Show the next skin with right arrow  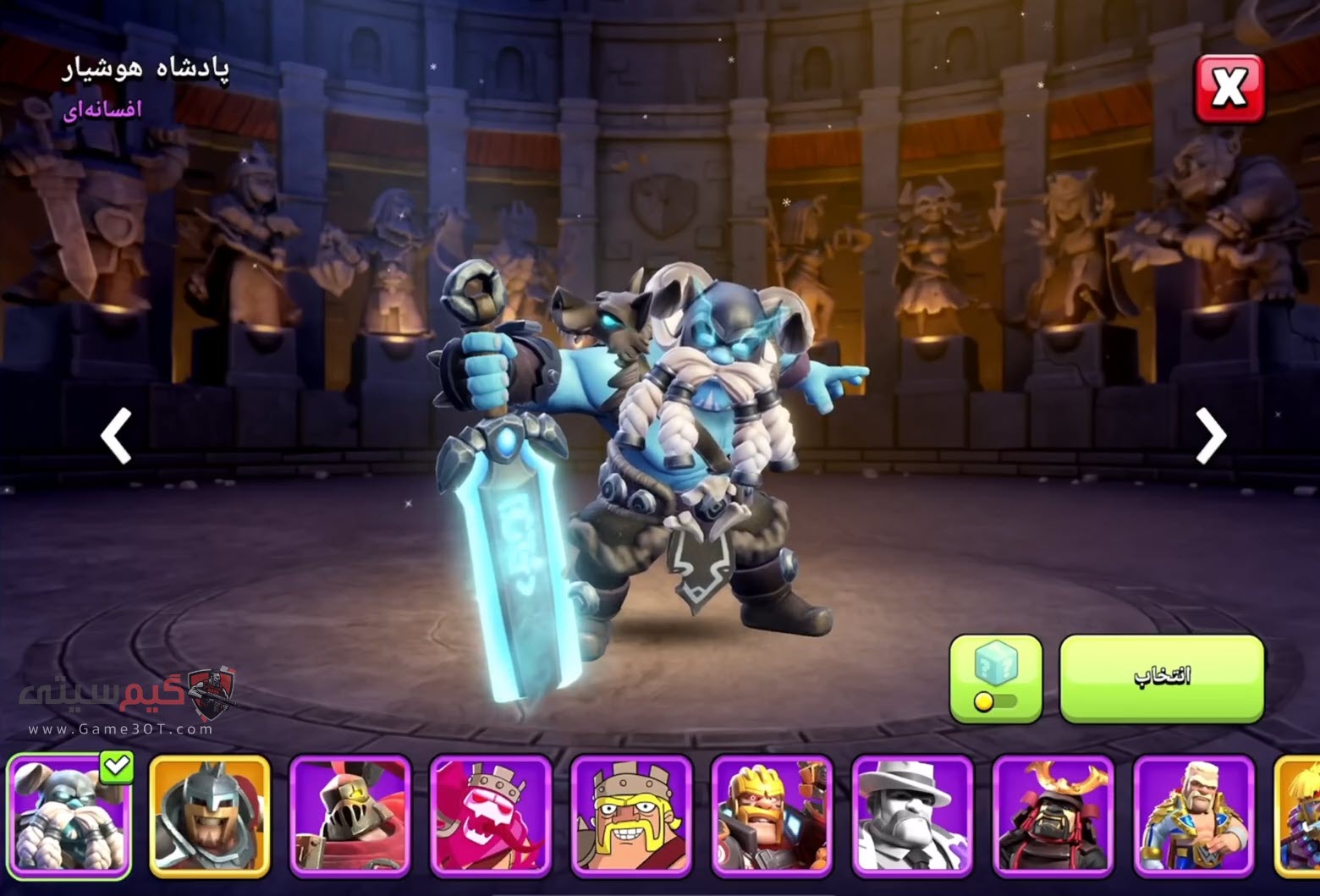(x=1210, y=437)
